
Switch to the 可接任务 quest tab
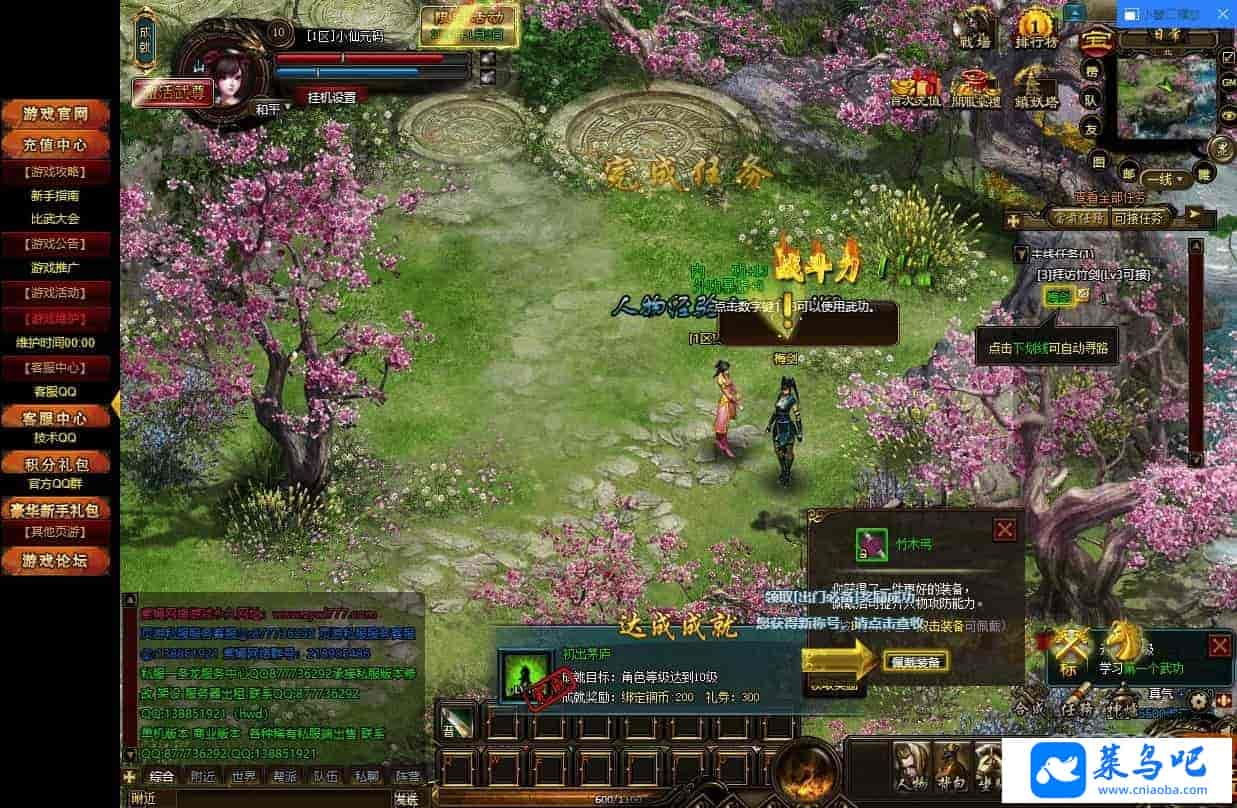coord(1138,217)
